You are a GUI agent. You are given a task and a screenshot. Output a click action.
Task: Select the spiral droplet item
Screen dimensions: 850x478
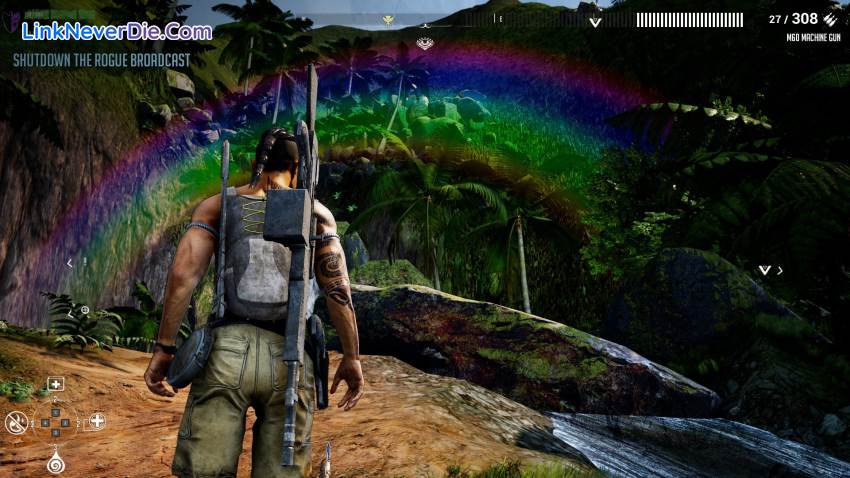56,463
